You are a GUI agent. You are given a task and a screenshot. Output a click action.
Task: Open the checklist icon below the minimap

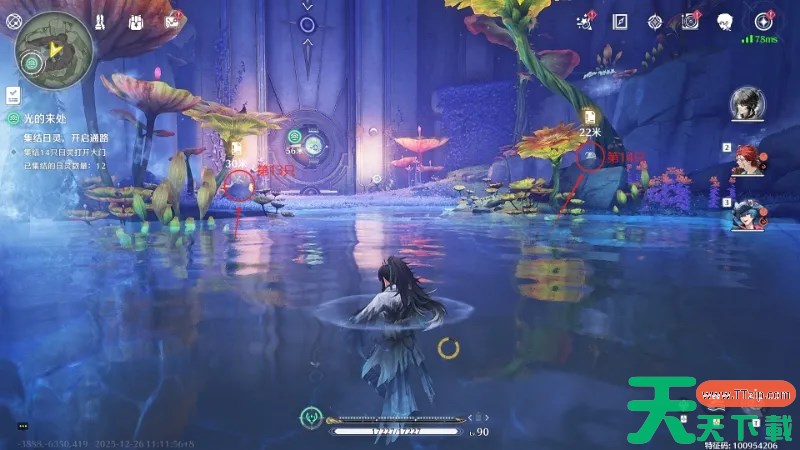tap(14, 94)
